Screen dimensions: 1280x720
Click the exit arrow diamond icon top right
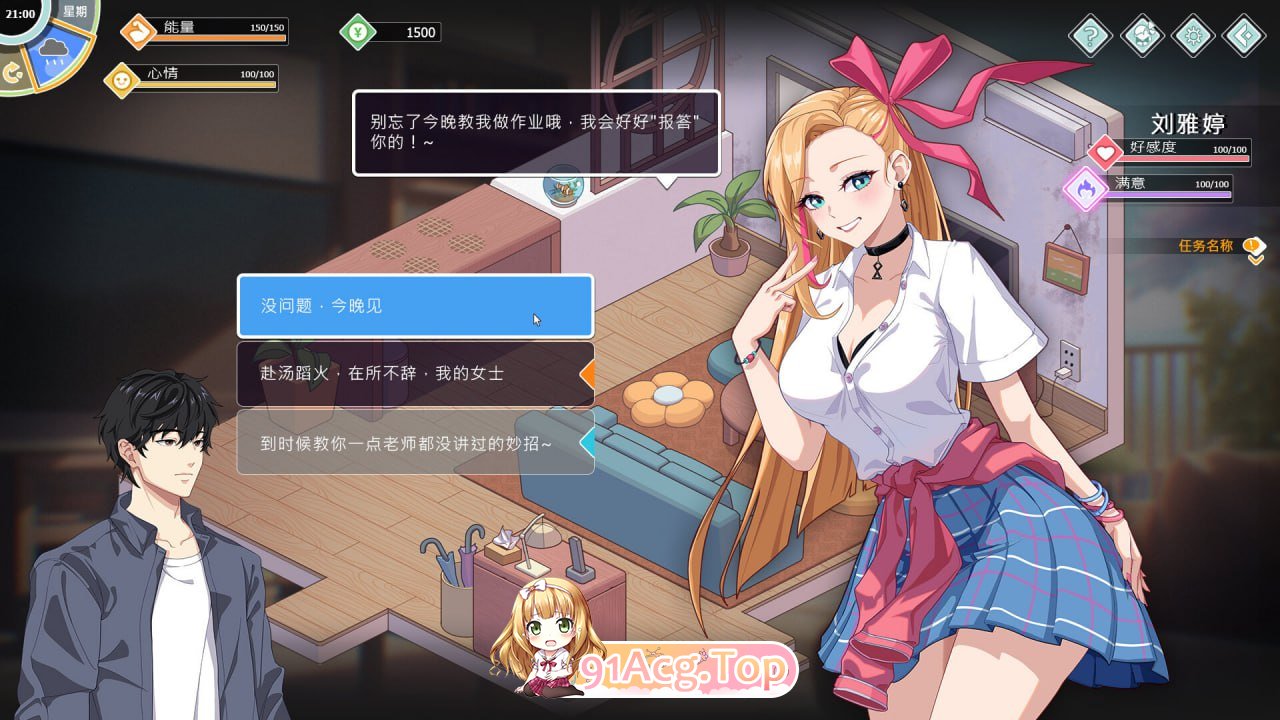1243,35
